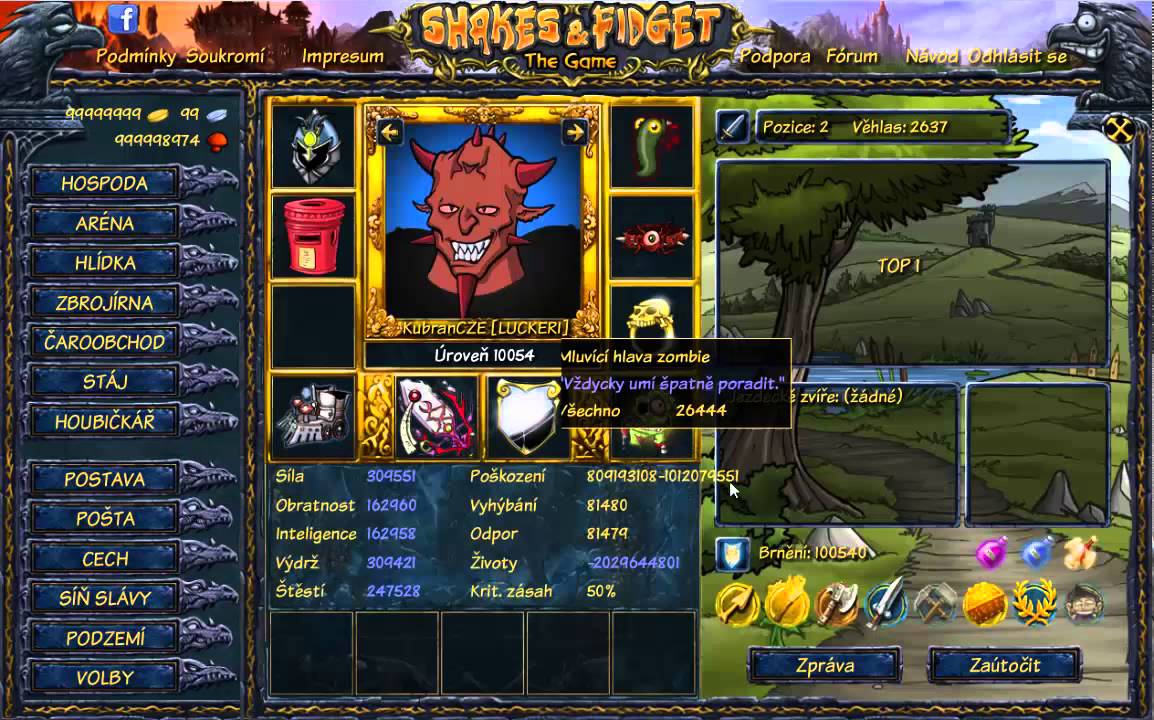Attack the player with Zaútočit
The image size is (1154, 720).
pos(1004,665)
